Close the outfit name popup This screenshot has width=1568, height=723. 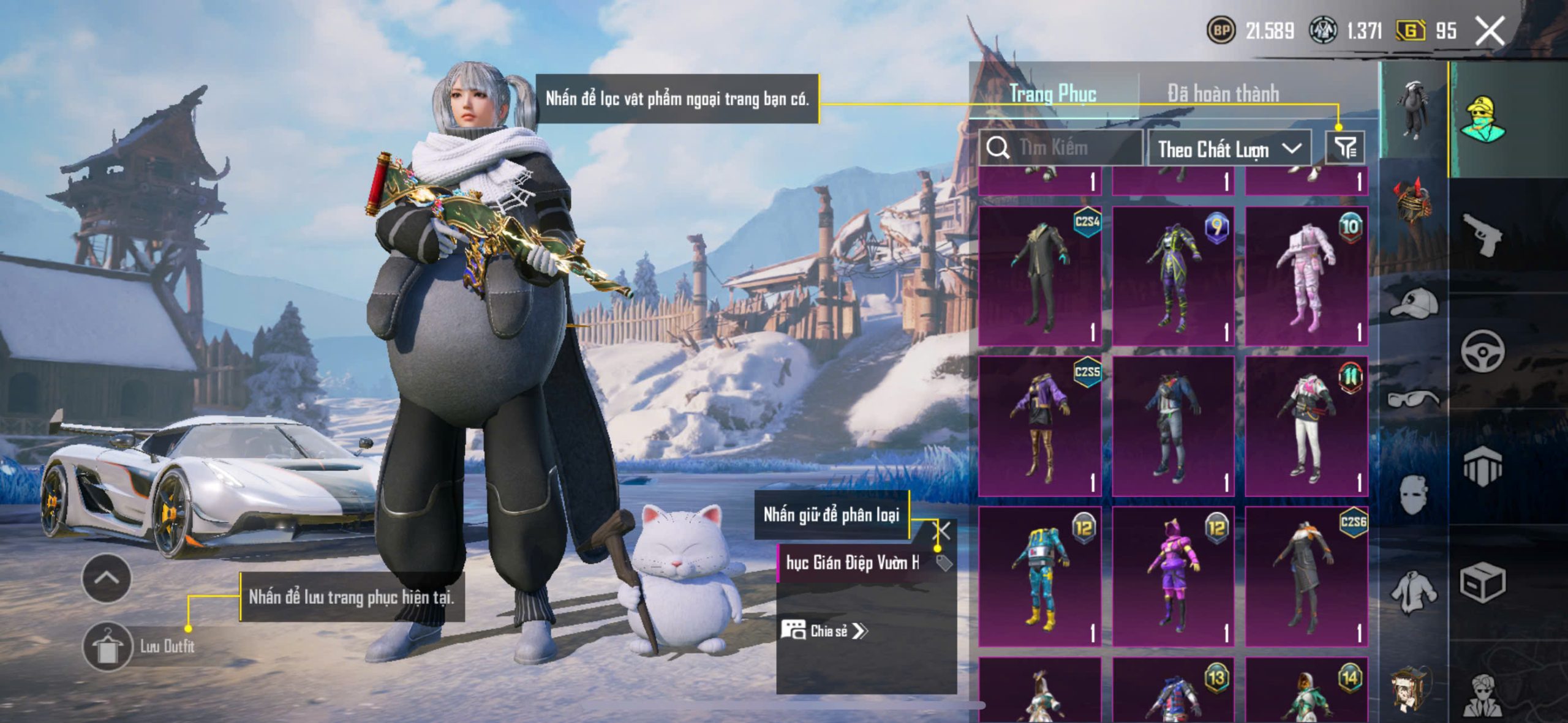coord(942,531)
